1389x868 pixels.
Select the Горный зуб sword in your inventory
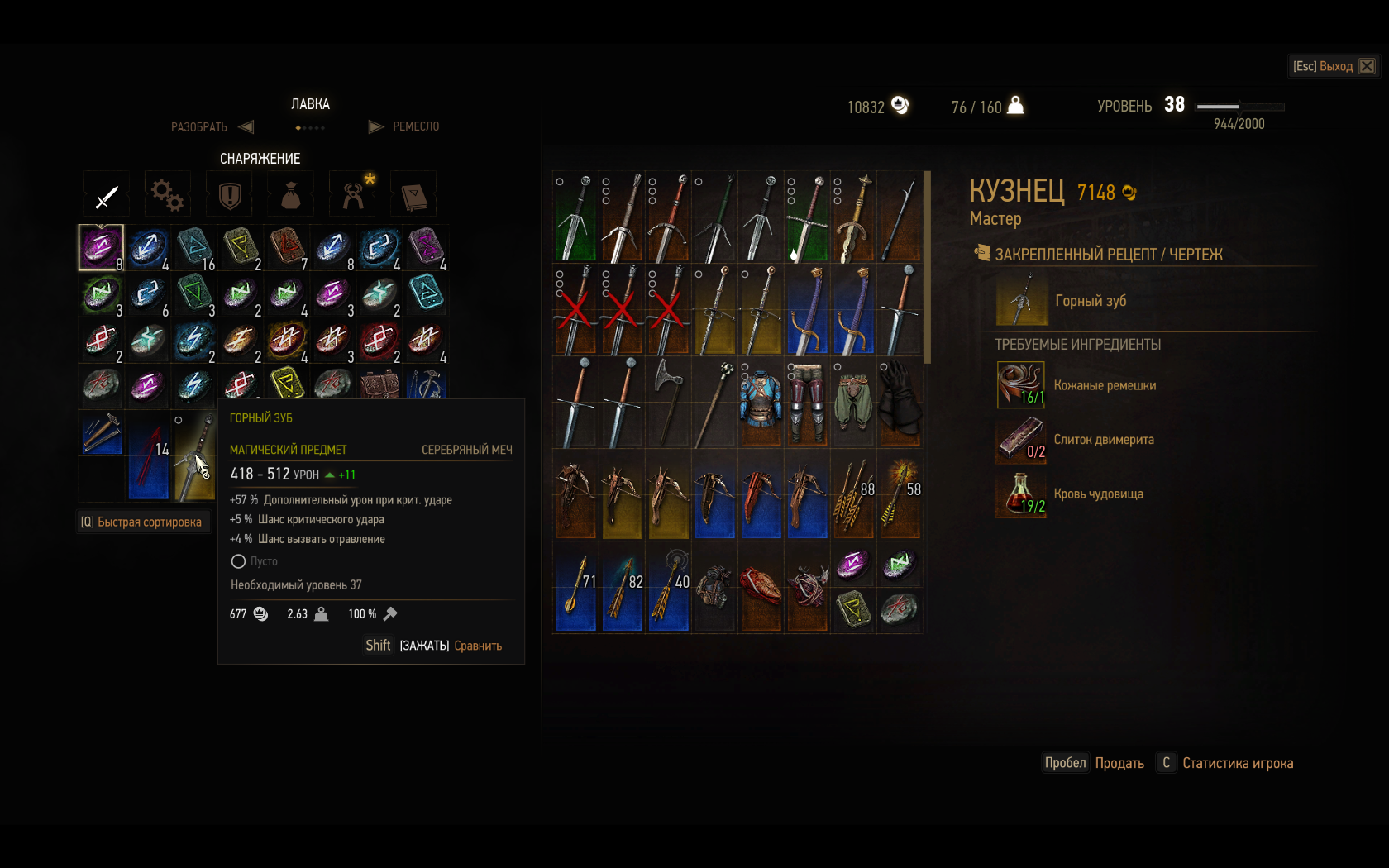194,455
